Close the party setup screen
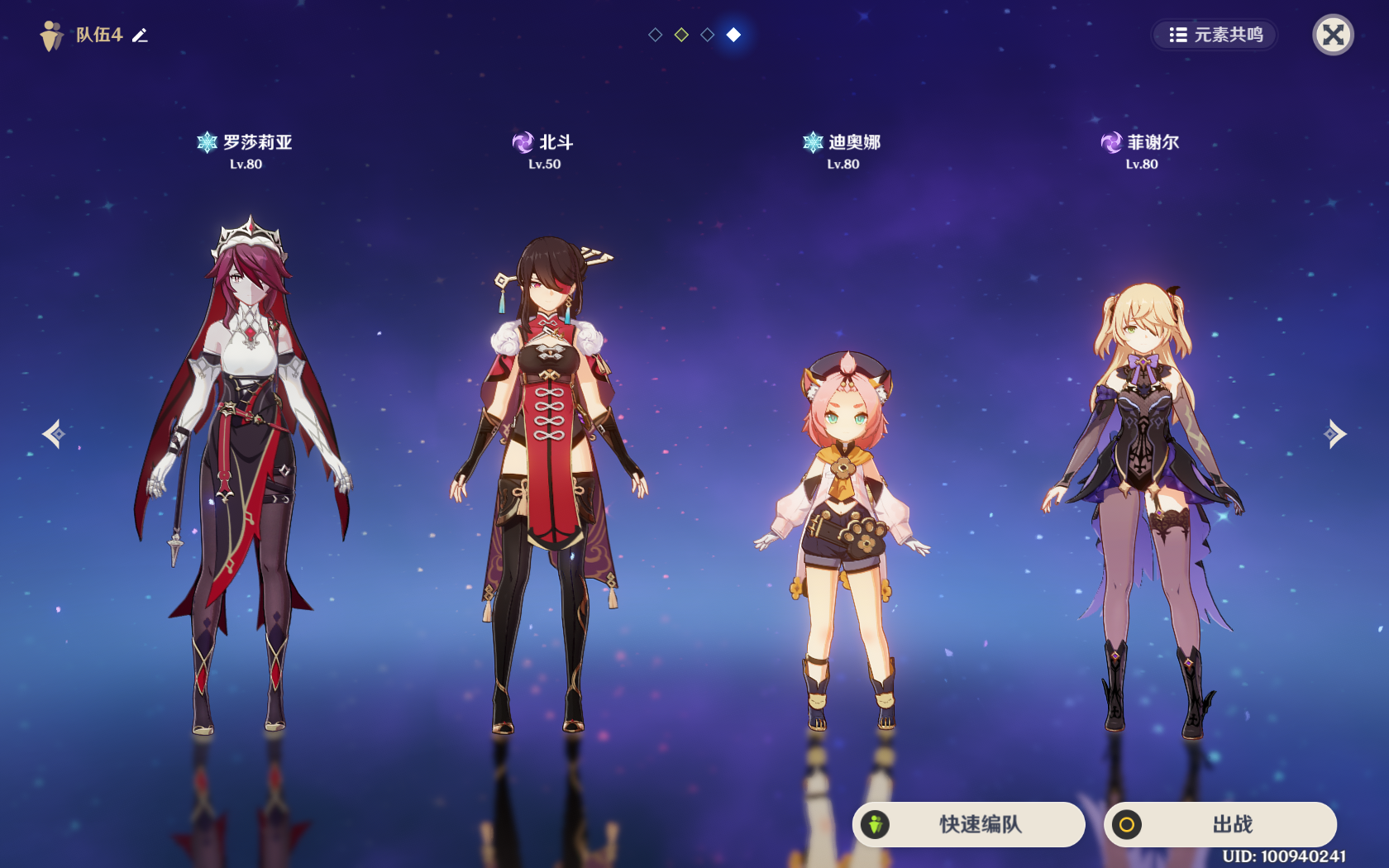Screen dimensions: 1389x868 tap(1333, 35)
